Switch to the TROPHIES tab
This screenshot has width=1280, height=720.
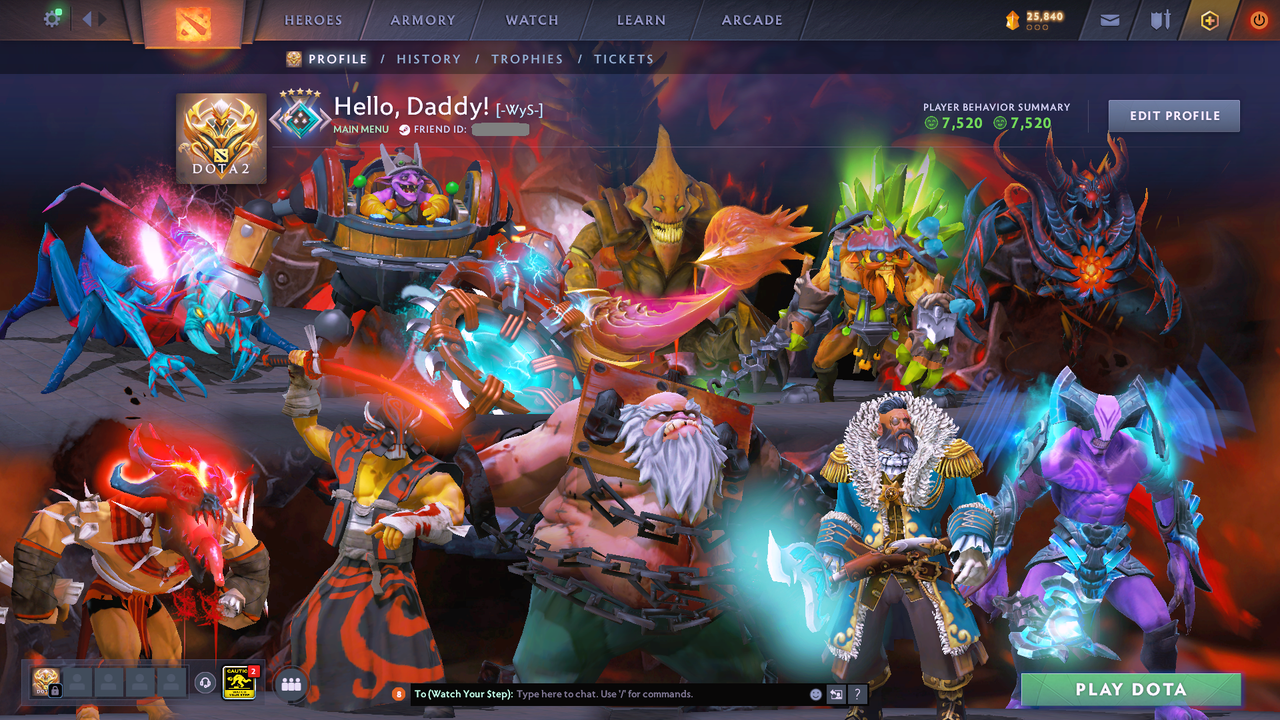point(527,59)
